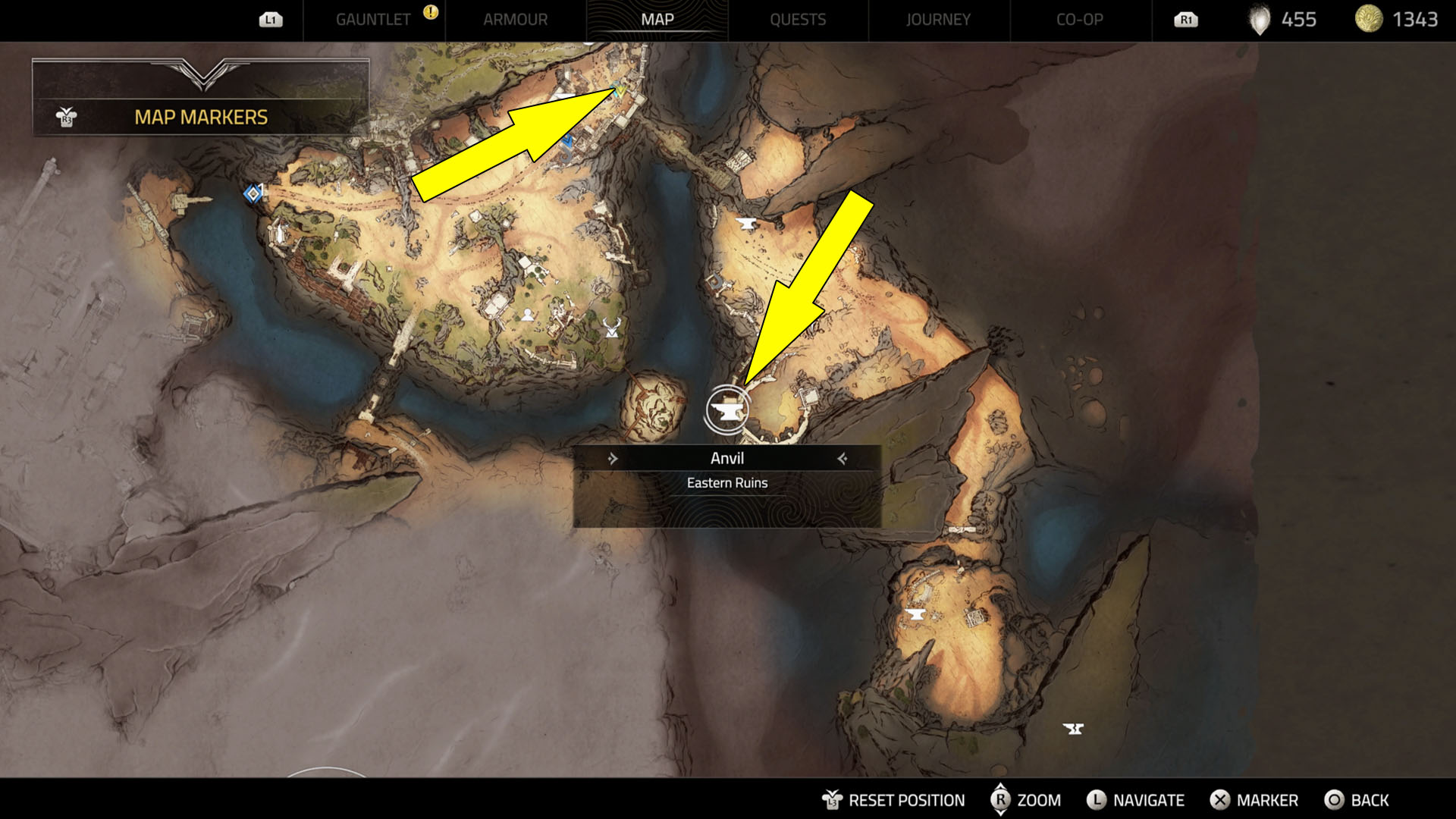Click the blue diamond marker by the water

click(253, 194)
